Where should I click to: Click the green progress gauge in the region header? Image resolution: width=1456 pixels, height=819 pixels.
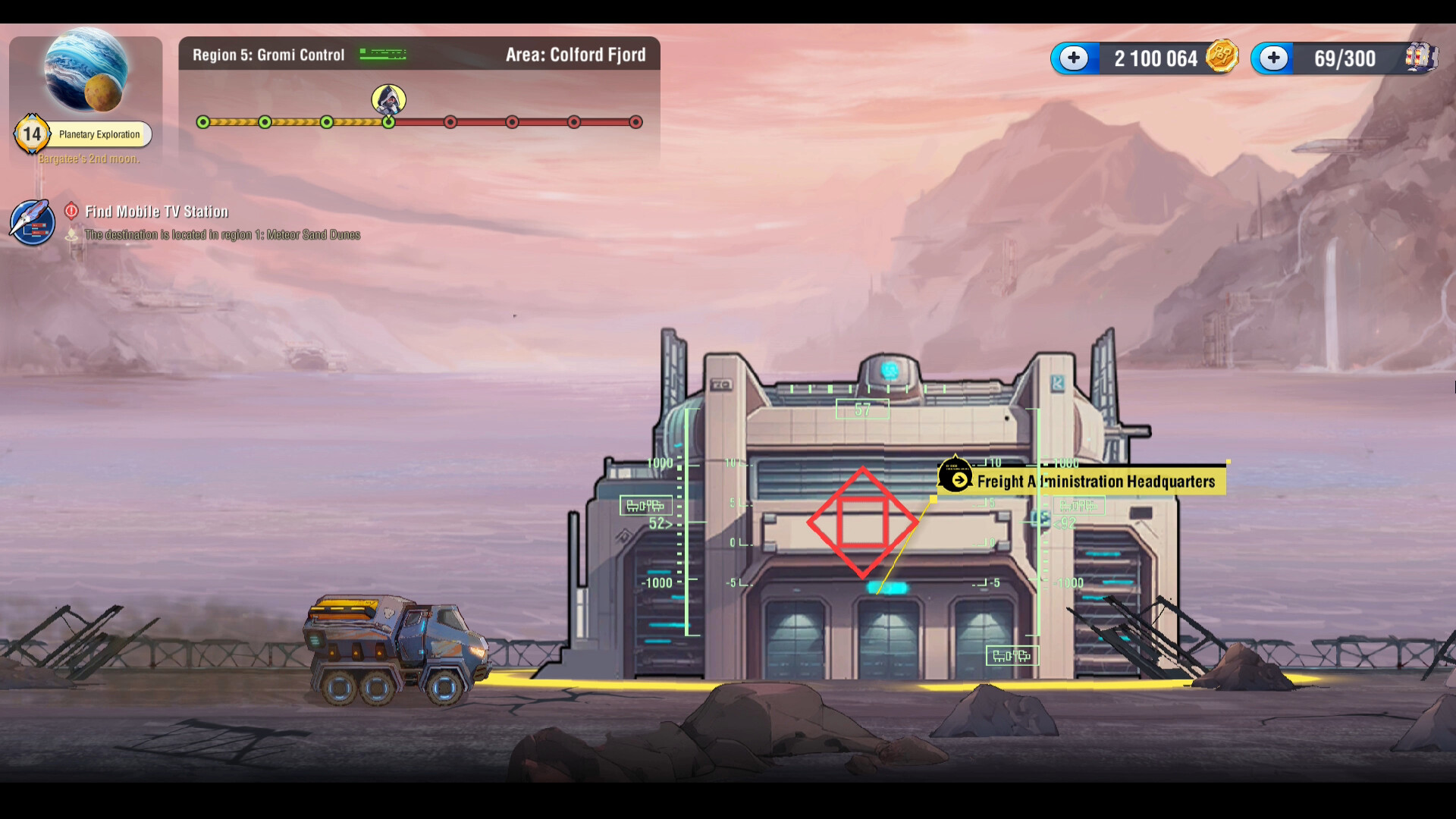coord(384,54)
